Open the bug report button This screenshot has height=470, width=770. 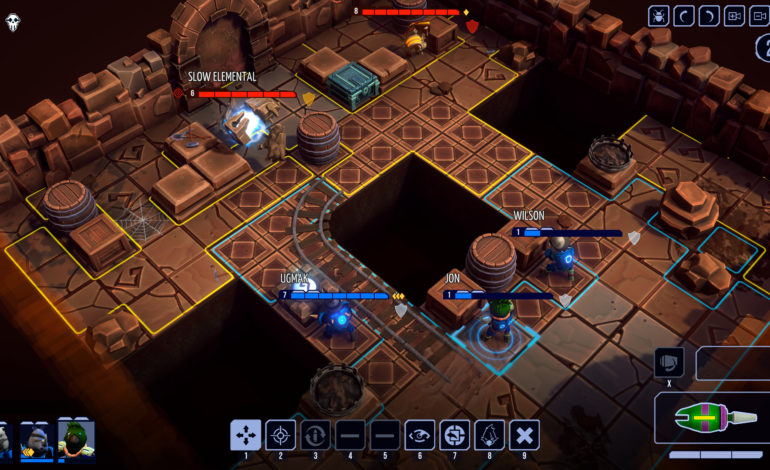[659, 15]
